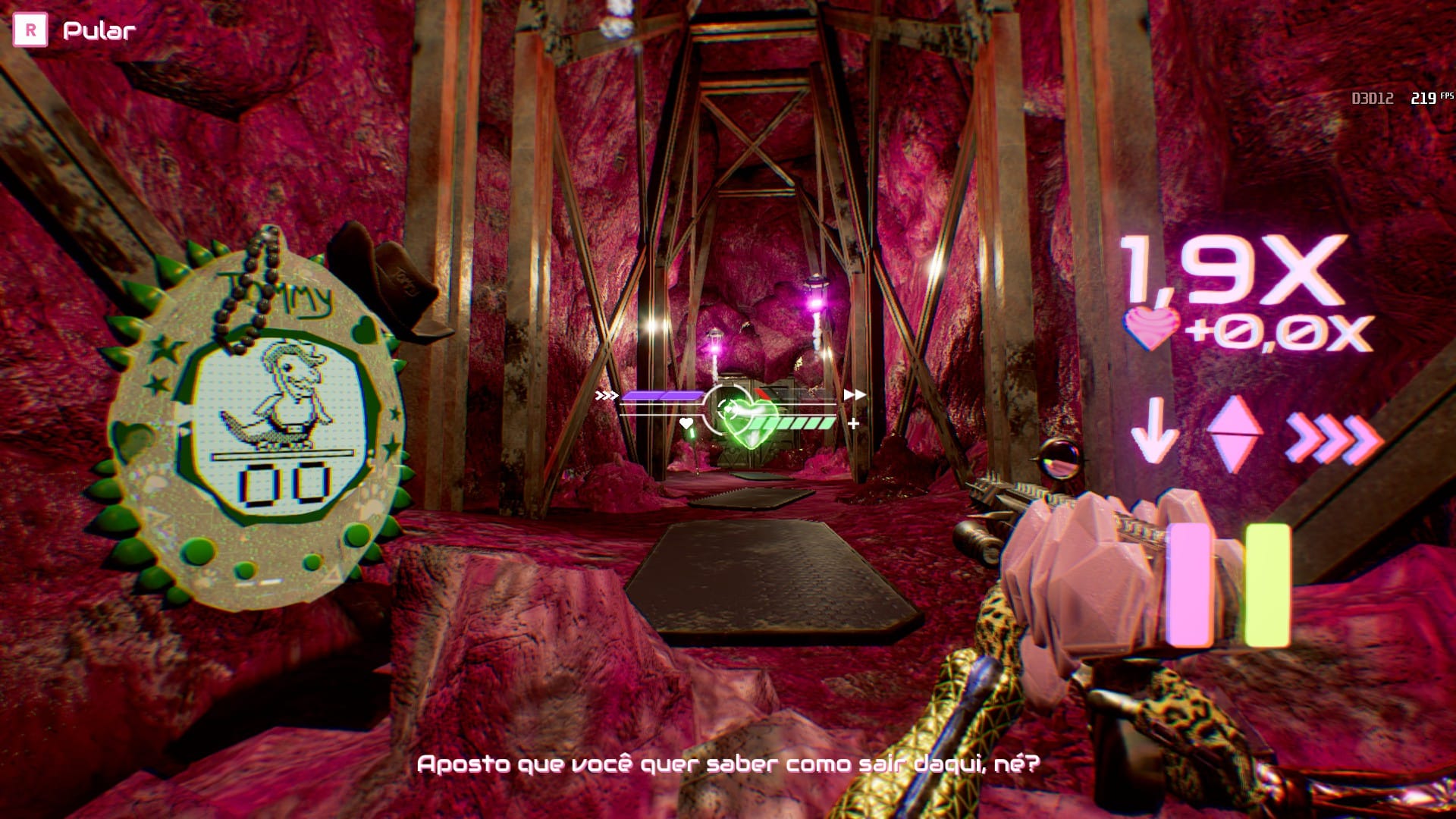Select the down arrow ability icon

1154,430
